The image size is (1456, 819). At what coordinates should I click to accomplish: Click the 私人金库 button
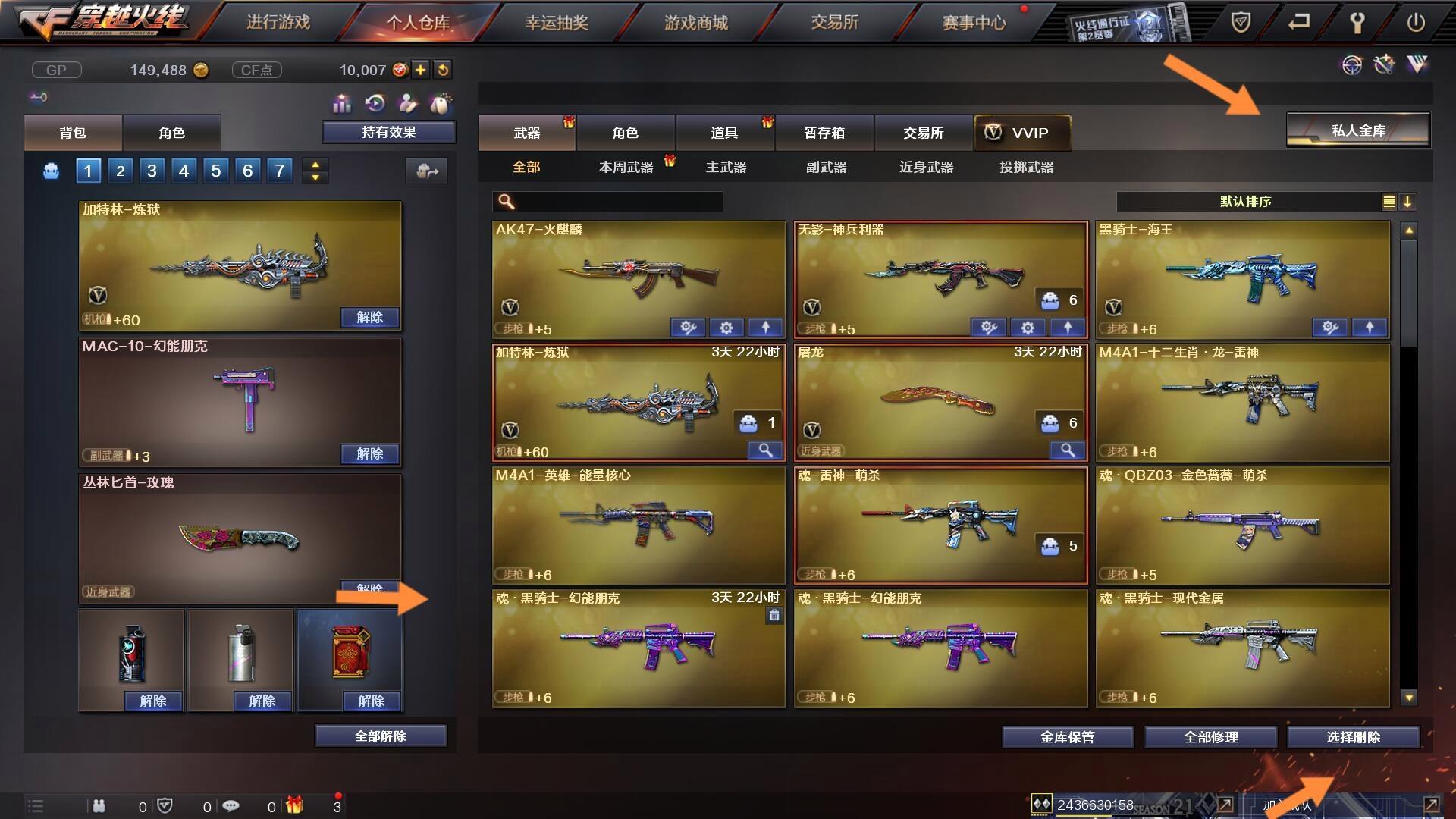tap(1358, 130)
